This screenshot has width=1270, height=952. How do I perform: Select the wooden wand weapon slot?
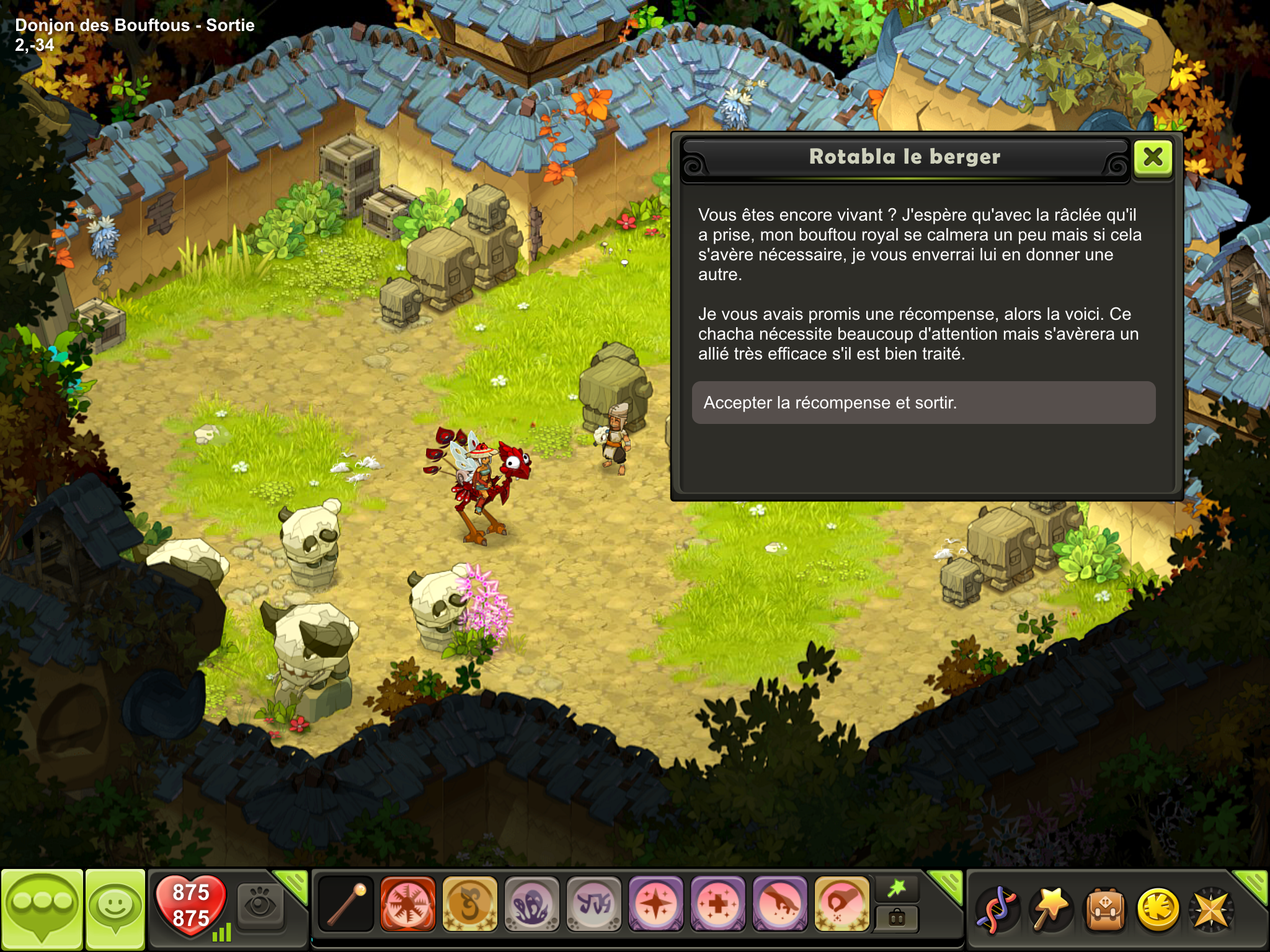point(346,905)
